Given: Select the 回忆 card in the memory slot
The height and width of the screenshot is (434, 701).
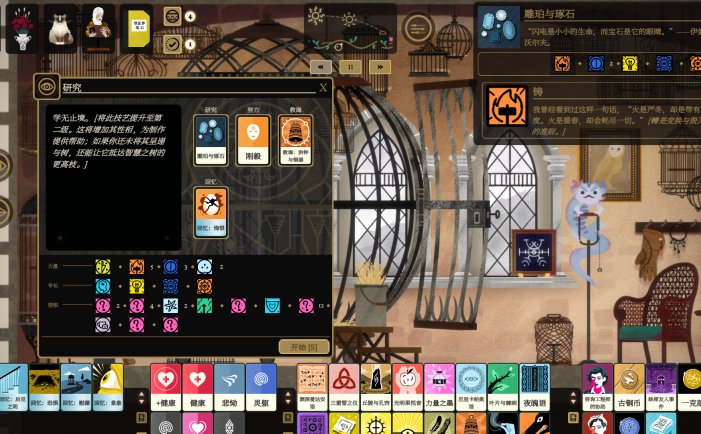Looking at the screenshot, I should click(210, 208).
